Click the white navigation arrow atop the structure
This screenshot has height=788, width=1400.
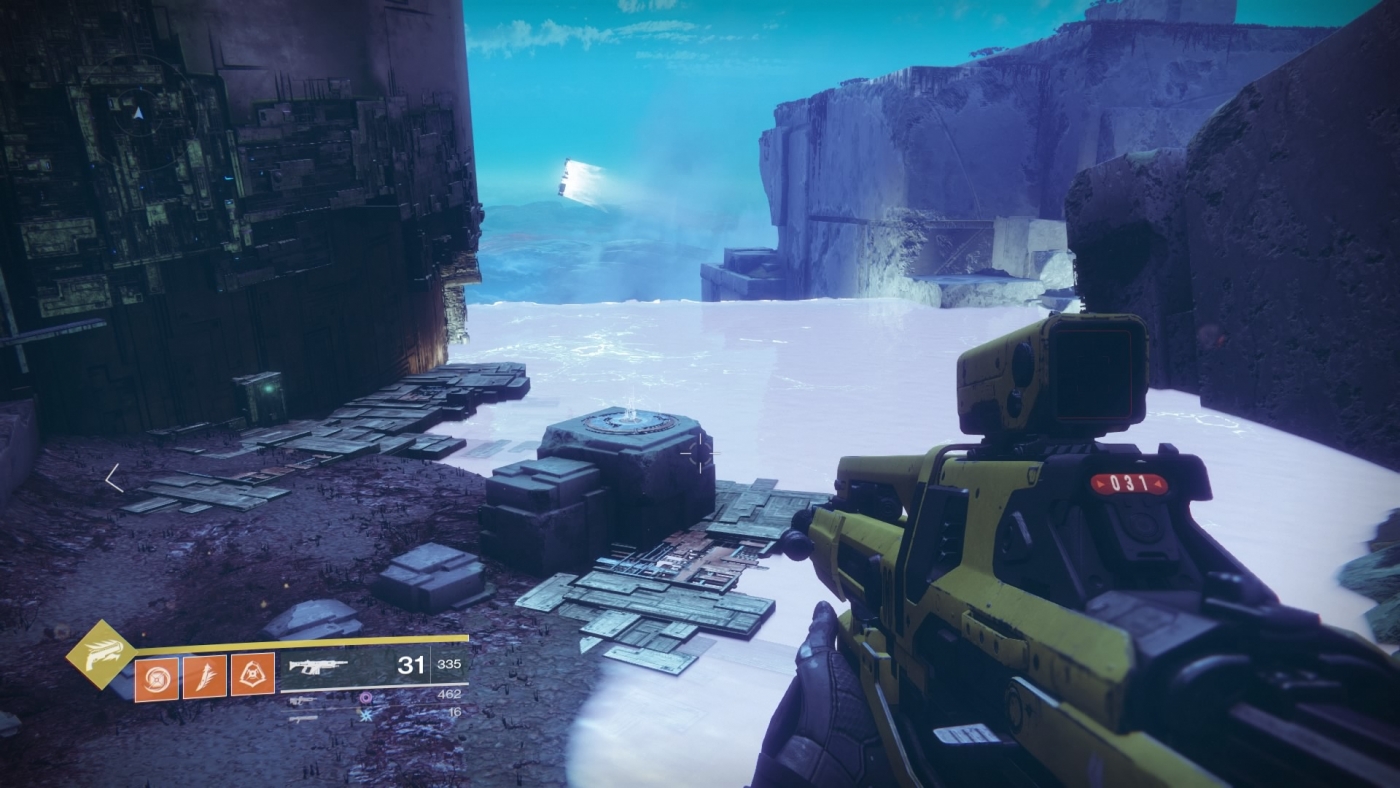point(138,113)
